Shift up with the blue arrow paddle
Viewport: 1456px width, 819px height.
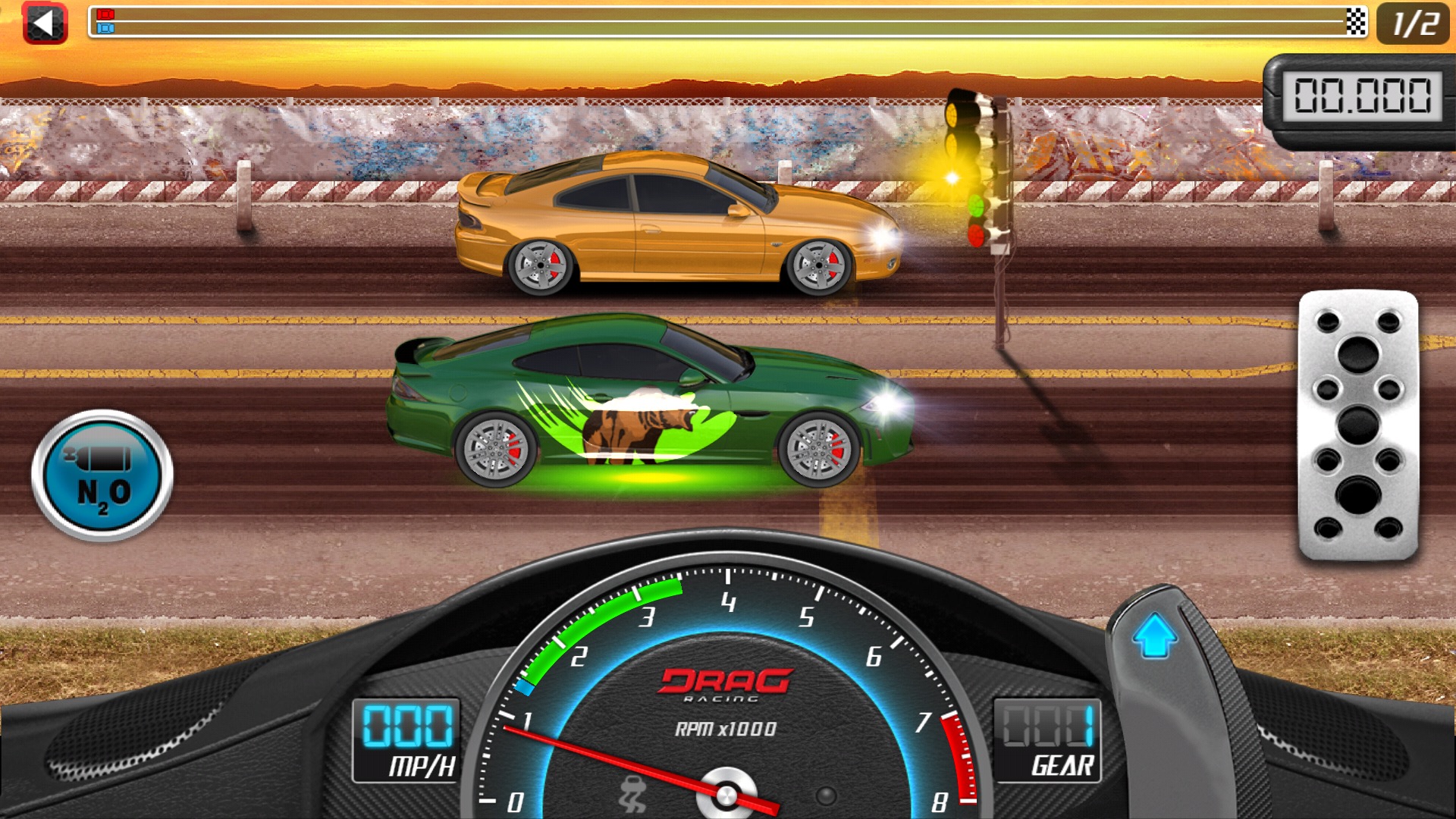click(x=1154, y=635)
